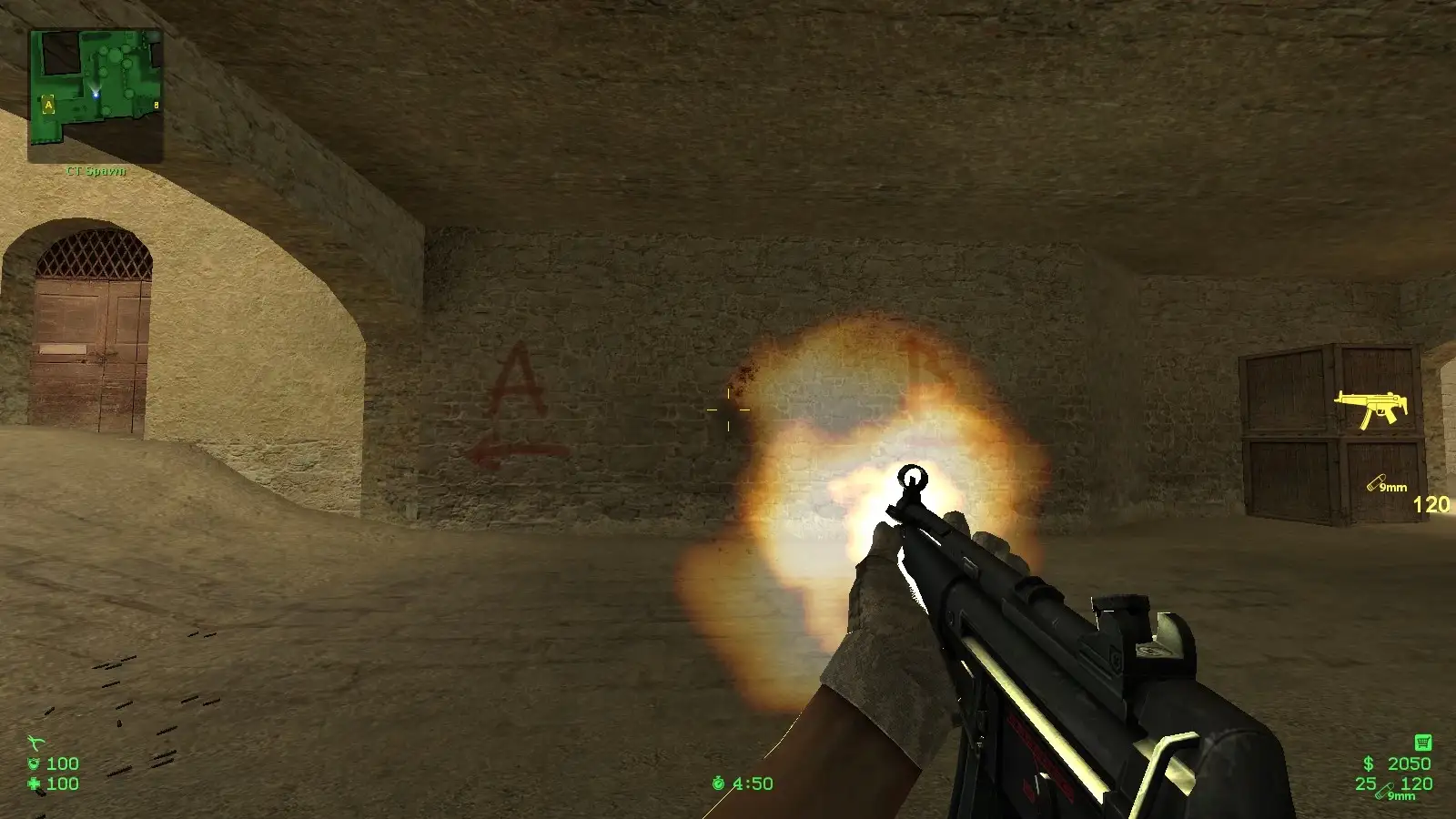Expand the money display showing $2050
Image resolution: width=1456 pixels, height=819 pixels.
pyautogui.click(x=1395, y=763)
